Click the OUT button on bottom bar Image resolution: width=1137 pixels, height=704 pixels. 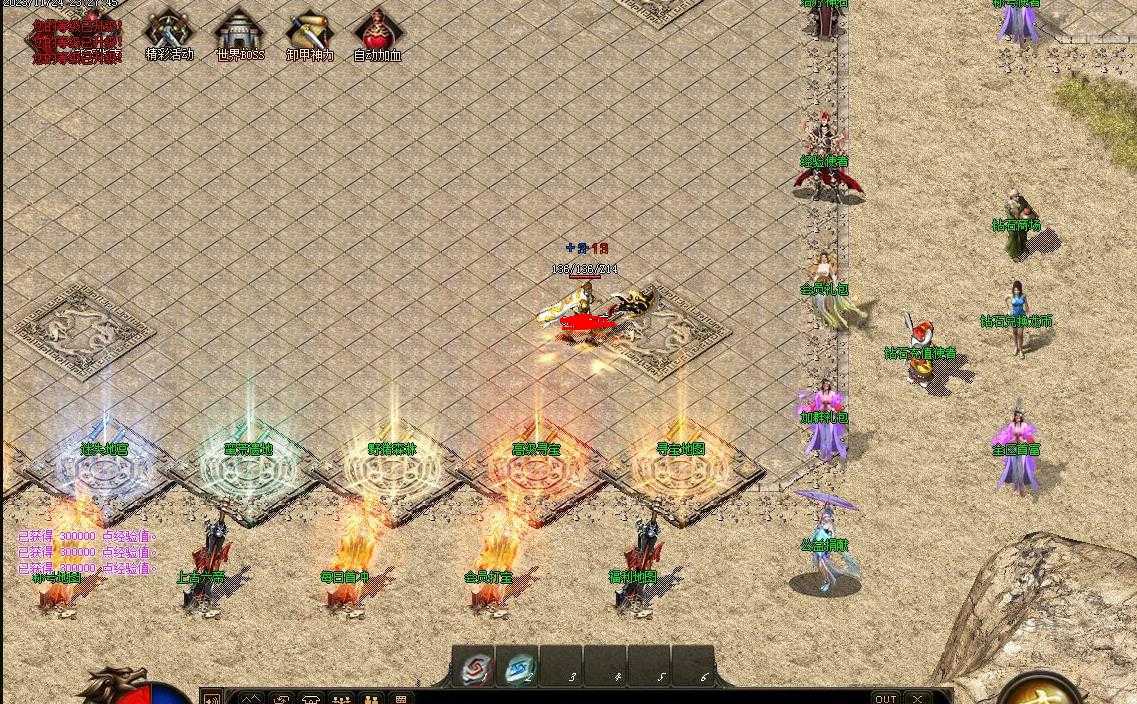tap(885, 698)
